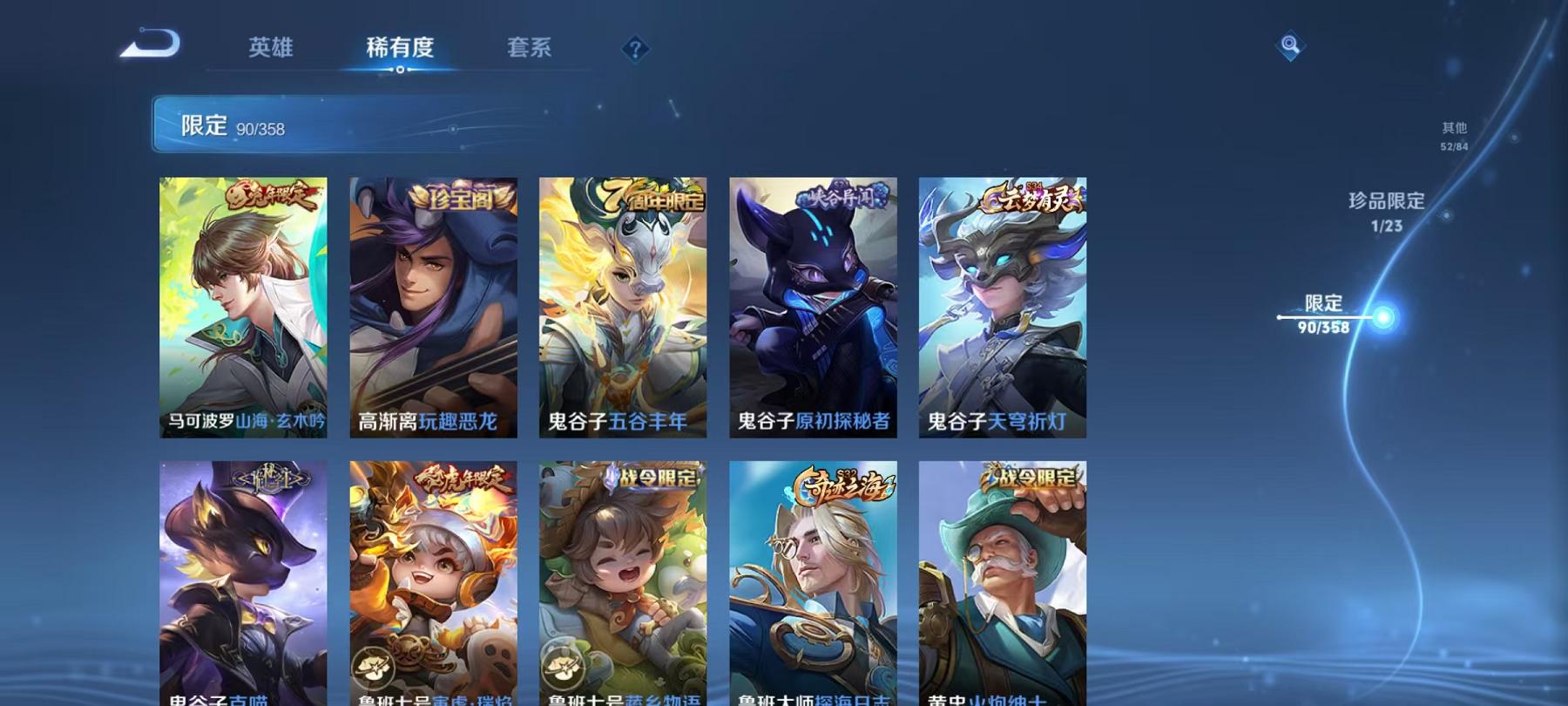
Task: Open help via the question mark icon
Action: [x=635, y=48]
